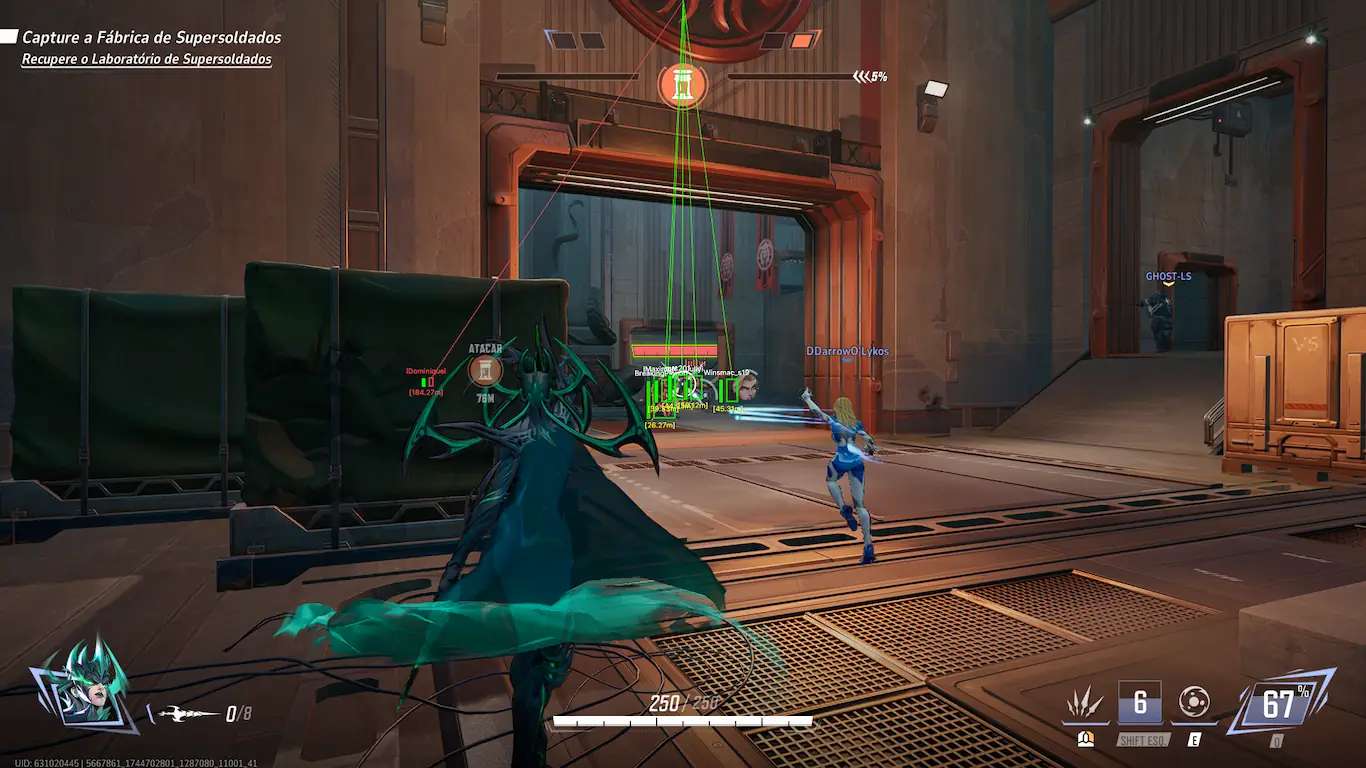Click the Recupere o Laboratório de Supersoldados sub-objective
Screen dimensions: 1366x768
pyautogui.click(x=146, y=60)
